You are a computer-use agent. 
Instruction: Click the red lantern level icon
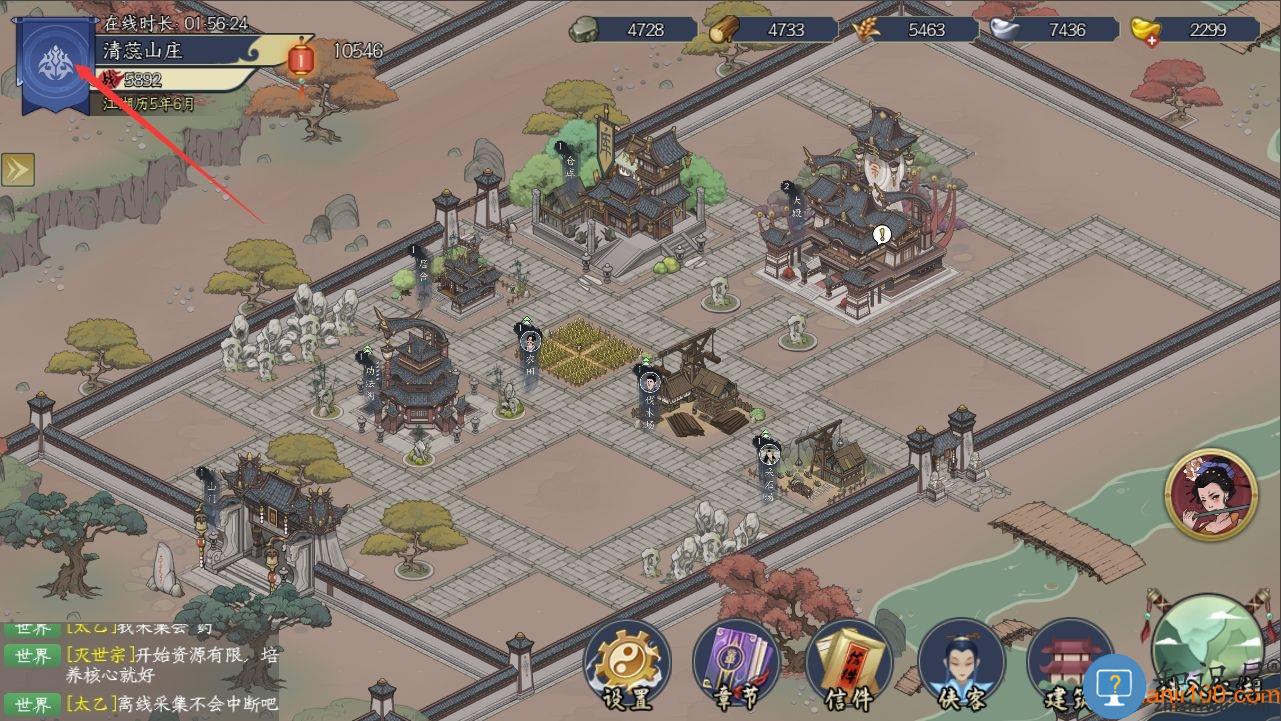[301, 59]
